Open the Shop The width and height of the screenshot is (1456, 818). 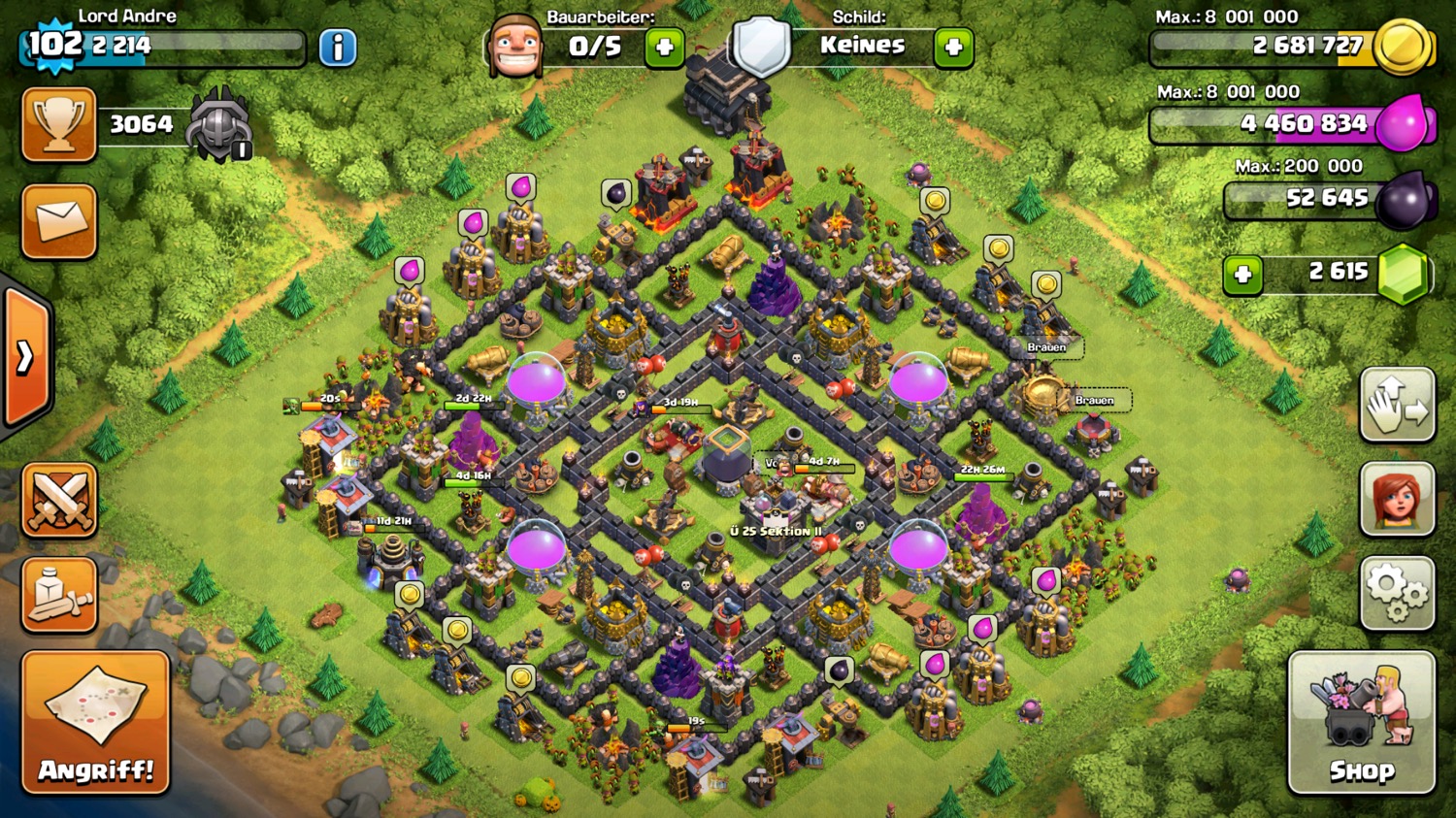coord(1361,723)
